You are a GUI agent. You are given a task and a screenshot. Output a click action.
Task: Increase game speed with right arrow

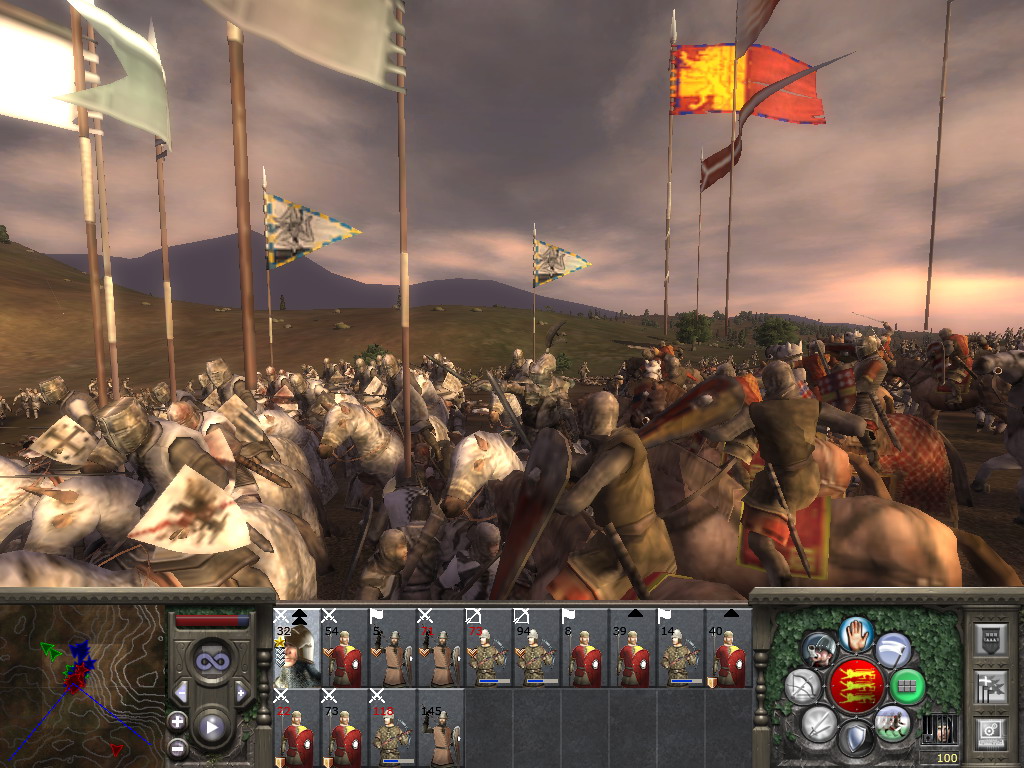(241, 692)
